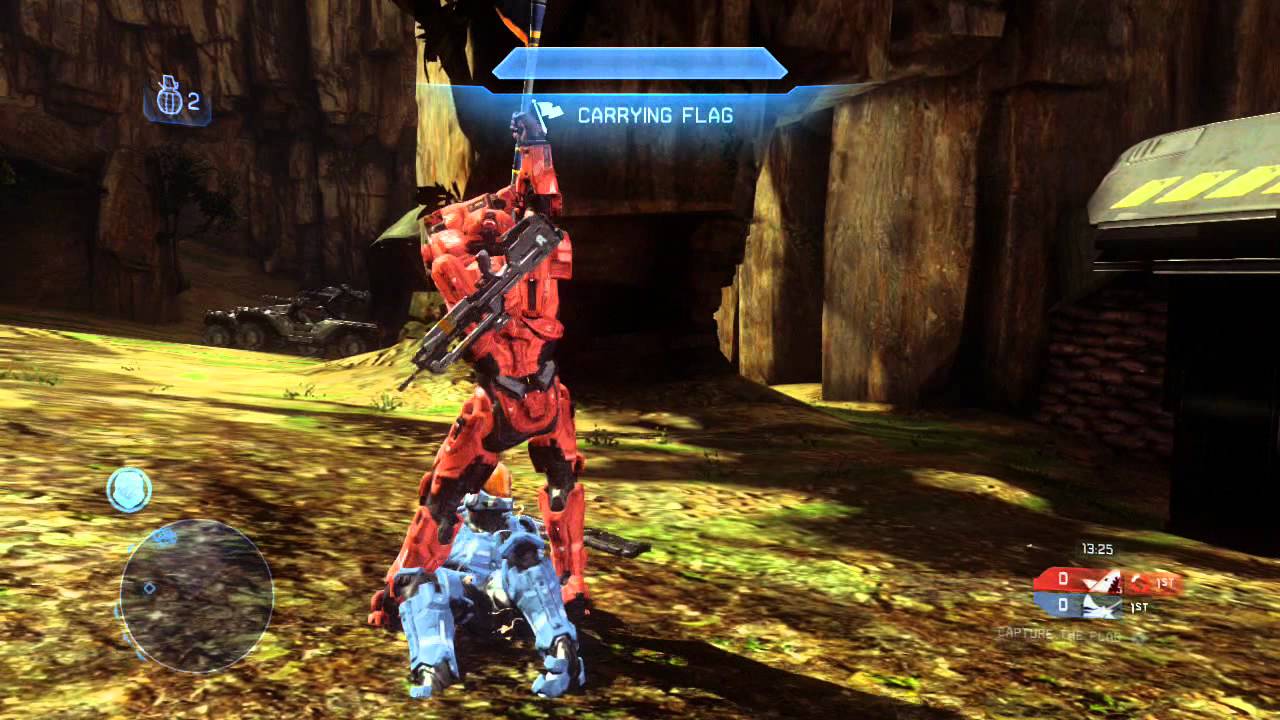Select the Capture the Flag objective text
This screenshot has height=720, width=1280.
[1060, 634]
